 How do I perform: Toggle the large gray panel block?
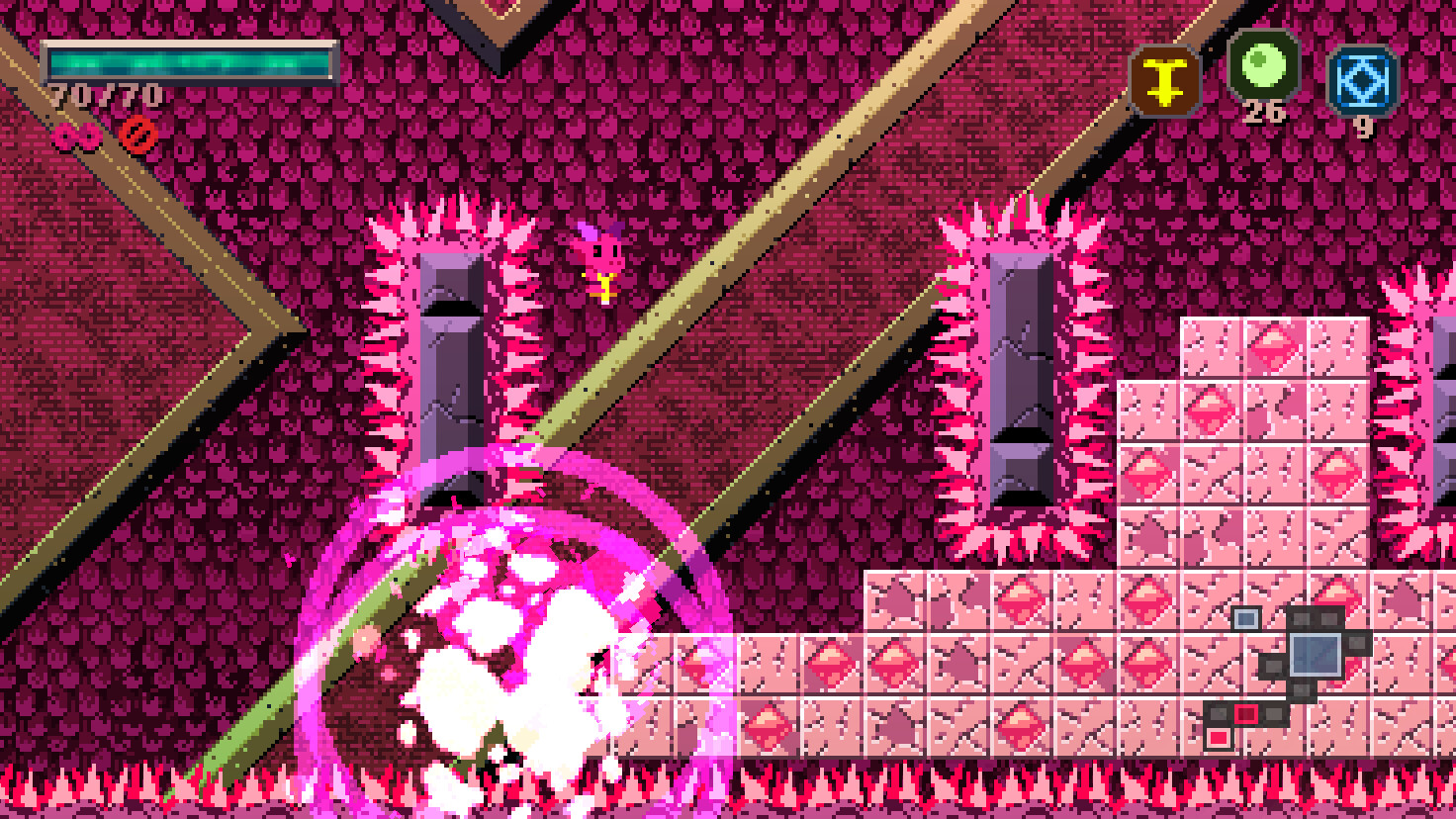pos(1316,654)
